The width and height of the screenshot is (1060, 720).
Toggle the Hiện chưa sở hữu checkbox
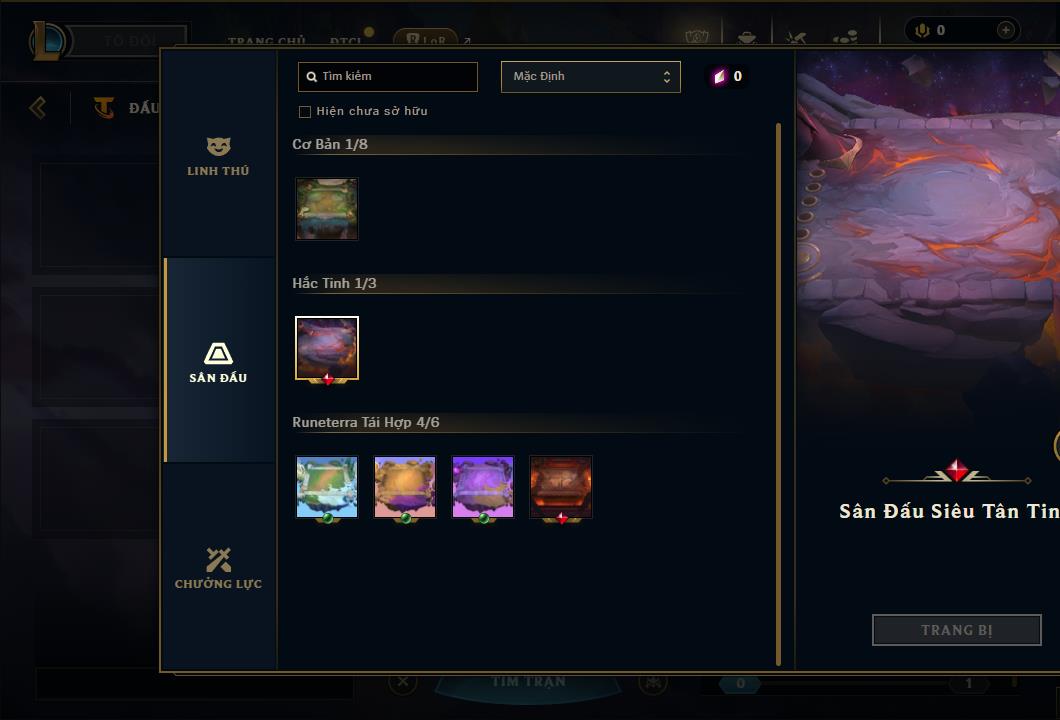coord(305,111)
